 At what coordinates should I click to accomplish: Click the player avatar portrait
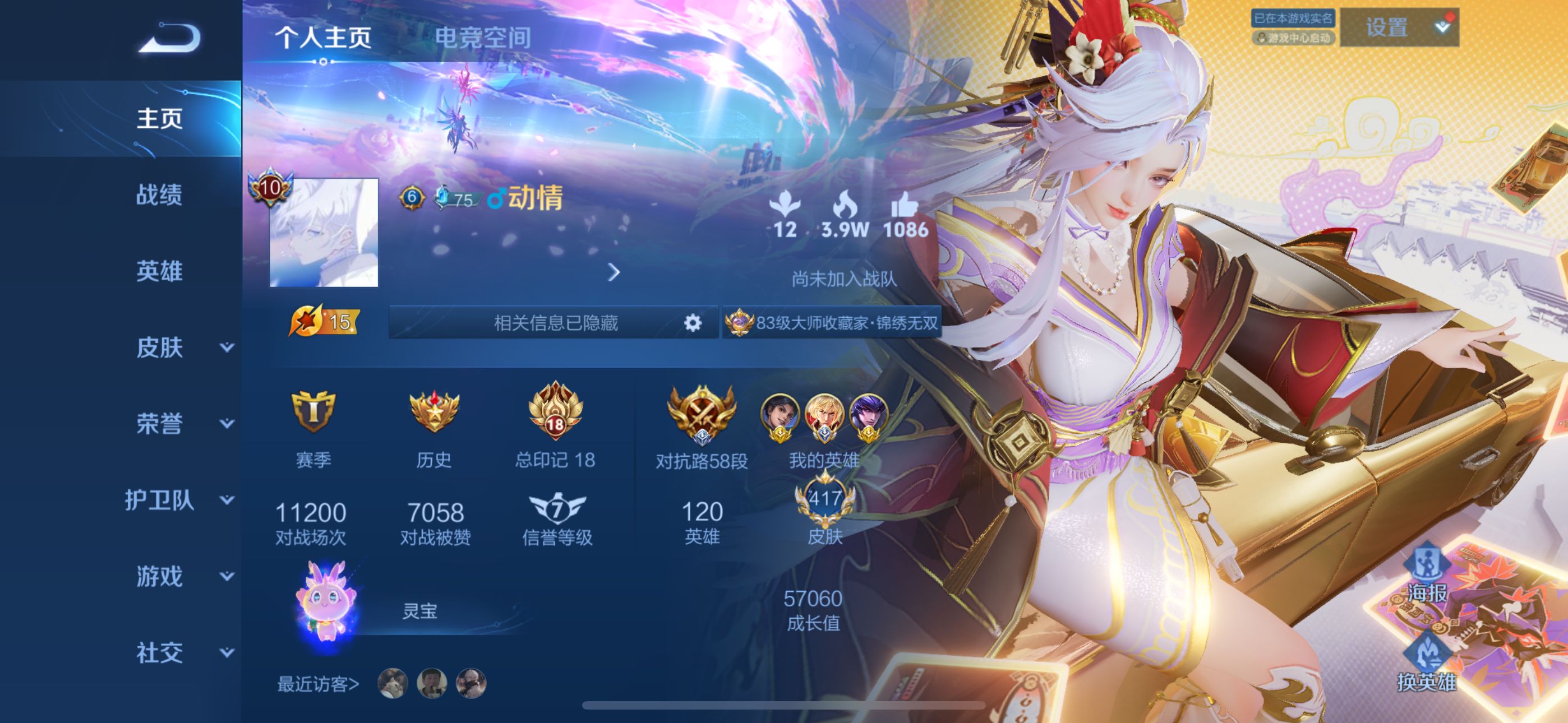[323, 232]
